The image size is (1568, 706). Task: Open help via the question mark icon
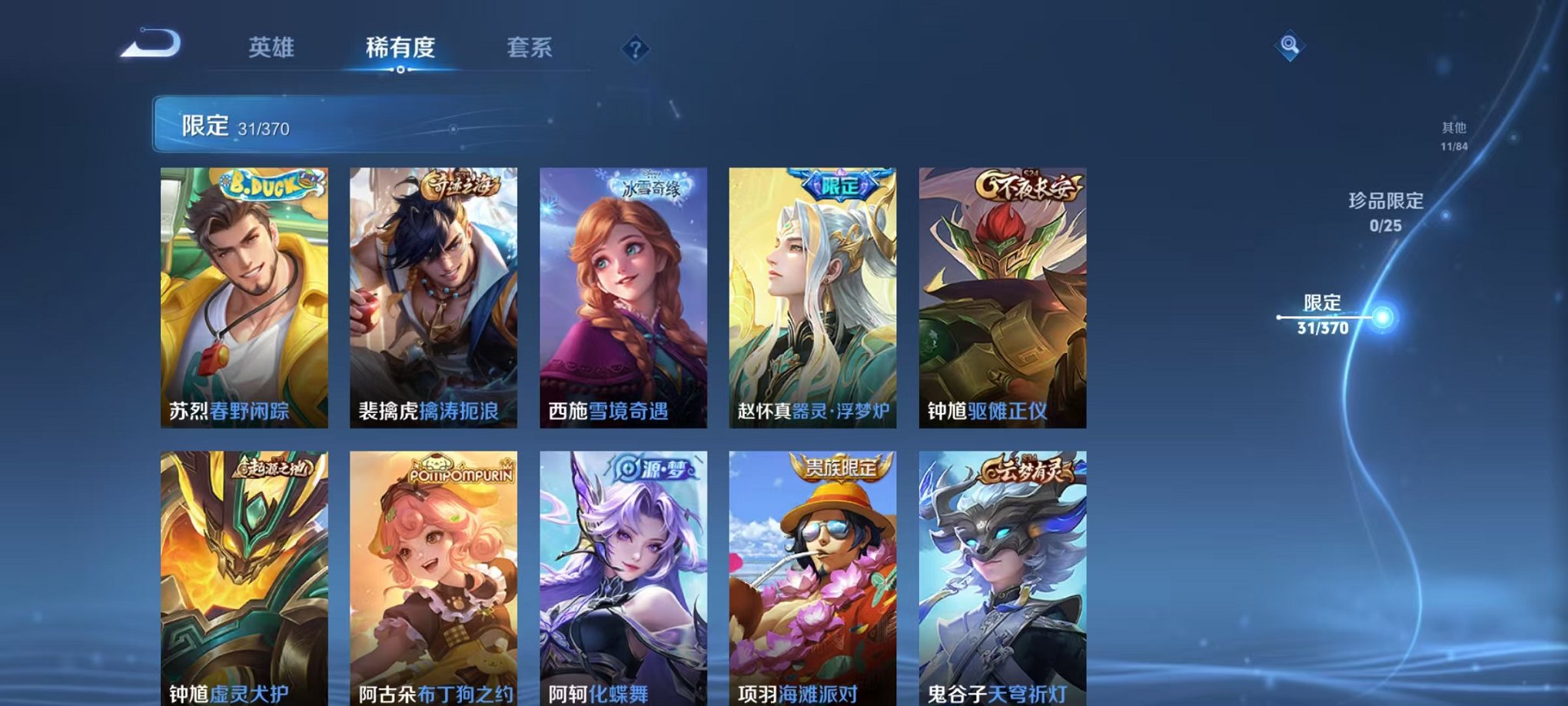pos(634,50)
